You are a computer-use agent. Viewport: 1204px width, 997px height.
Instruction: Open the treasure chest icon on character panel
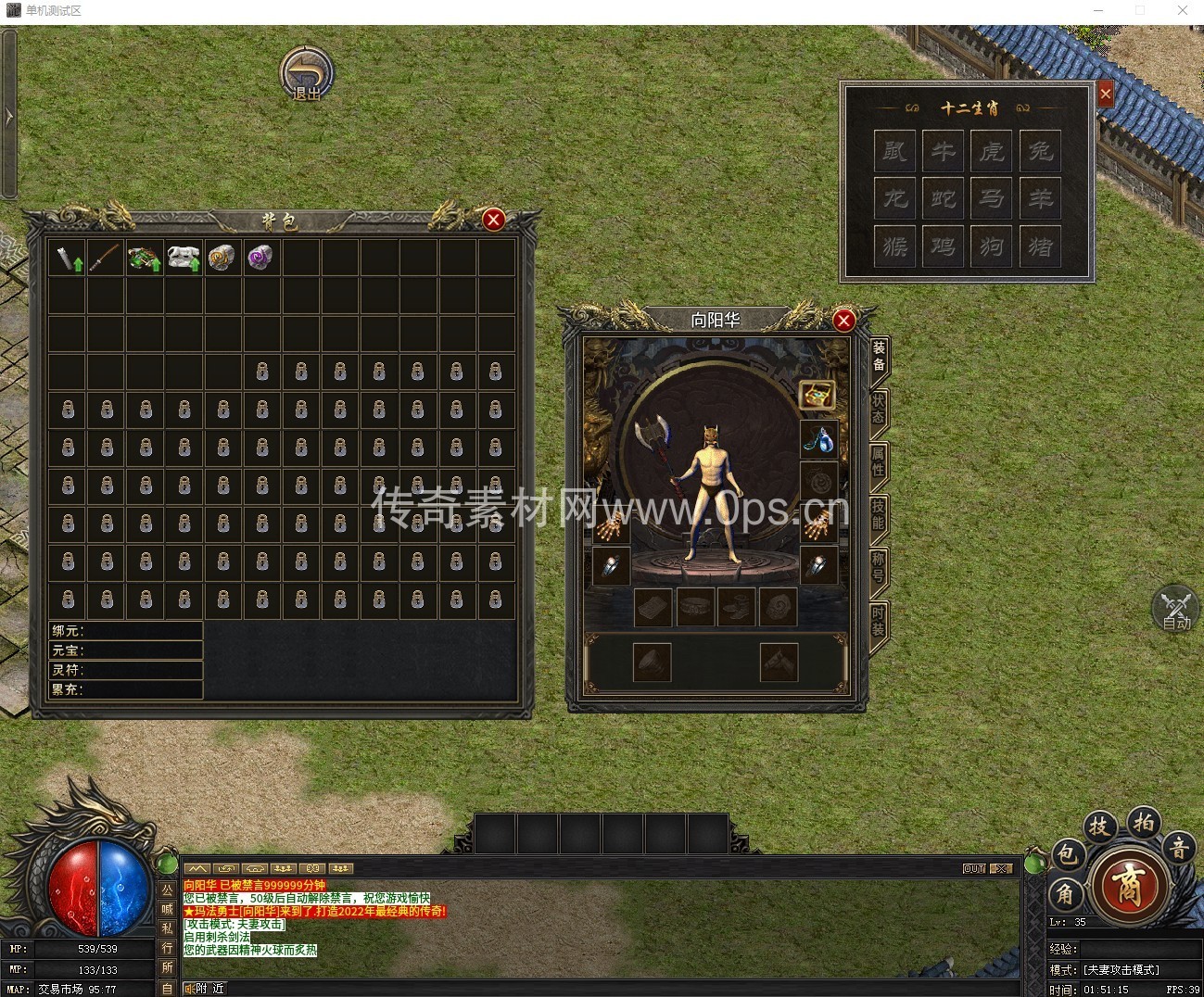coord(817,396)
